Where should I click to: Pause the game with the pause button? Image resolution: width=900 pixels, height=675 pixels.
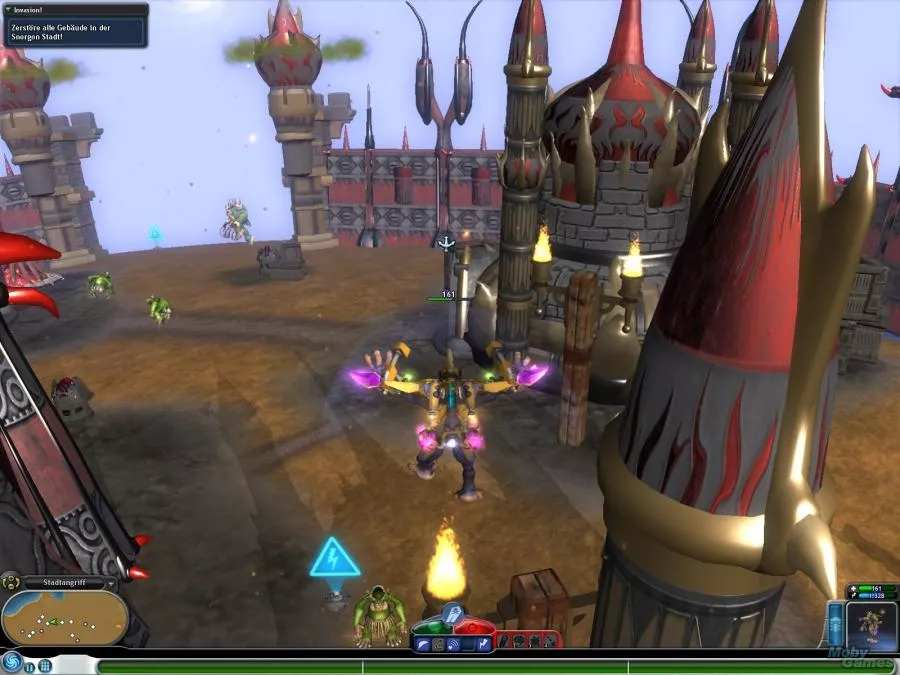pos(30,665)
